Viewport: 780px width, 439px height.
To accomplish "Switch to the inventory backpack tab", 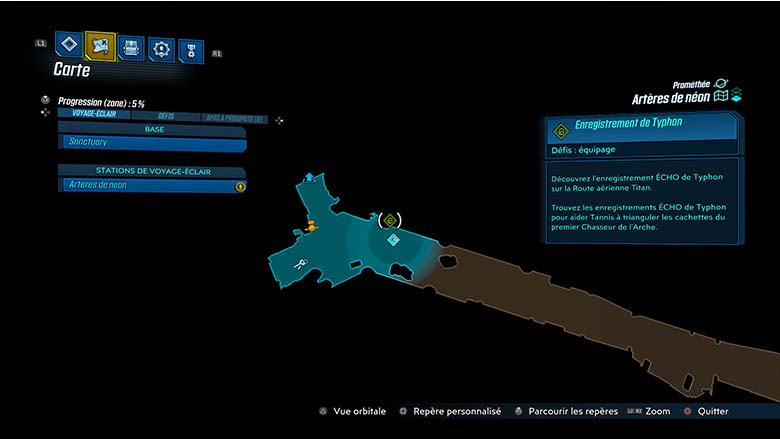I will [130, 47].
